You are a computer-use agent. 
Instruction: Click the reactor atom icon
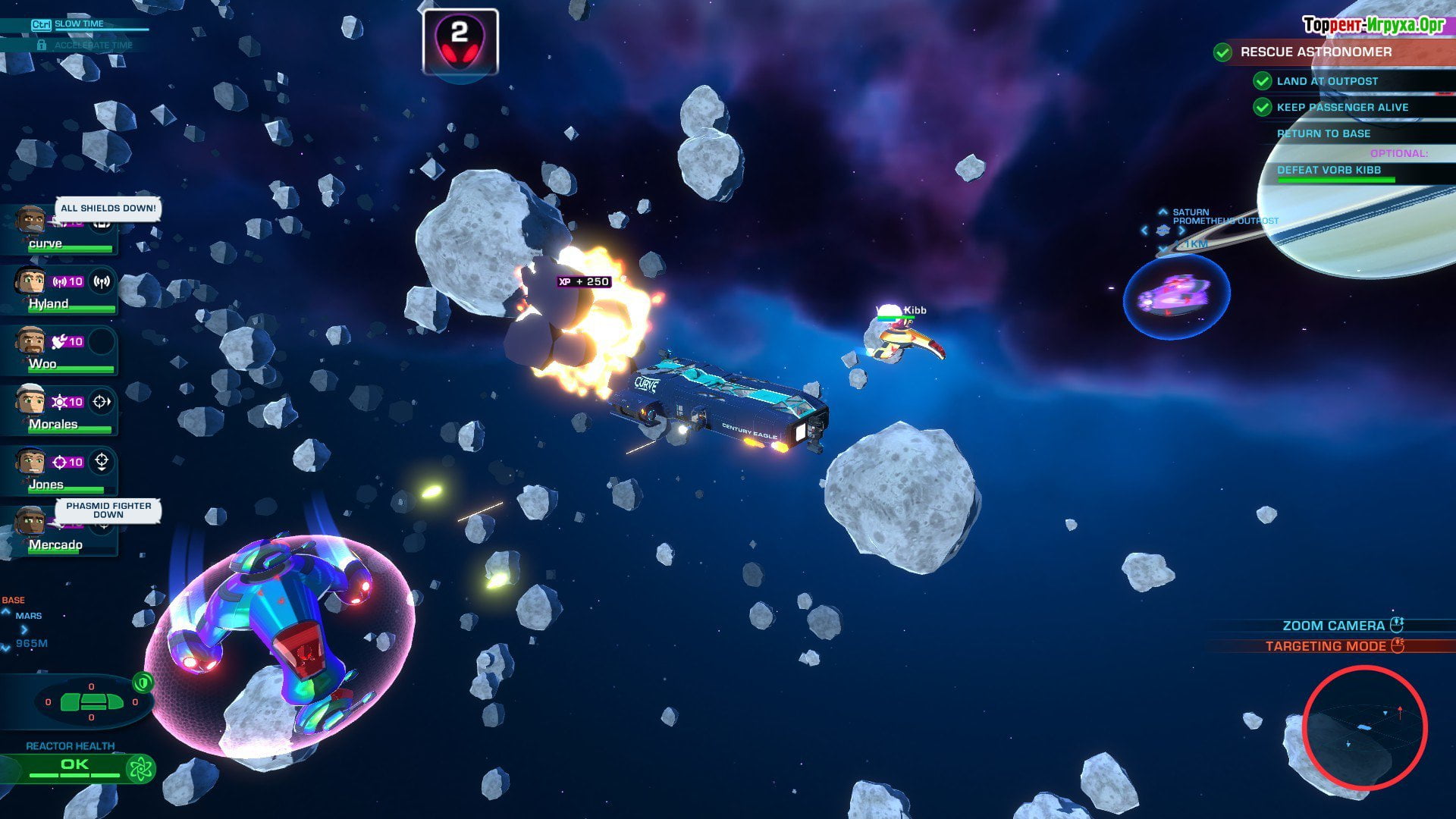(141, 769)
